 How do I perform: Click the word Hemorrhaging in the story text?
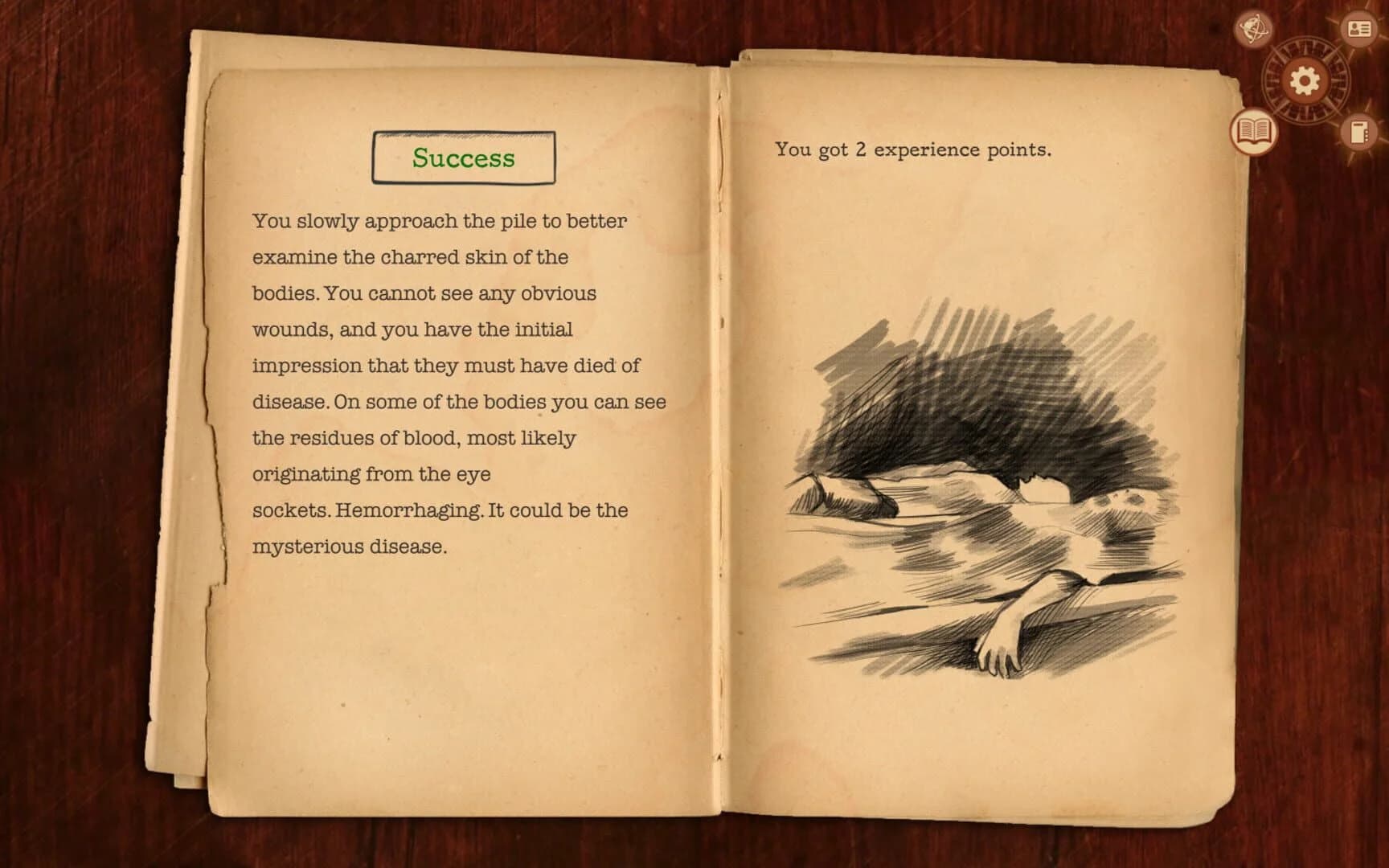pyautogui.click(x=407, y=509)
